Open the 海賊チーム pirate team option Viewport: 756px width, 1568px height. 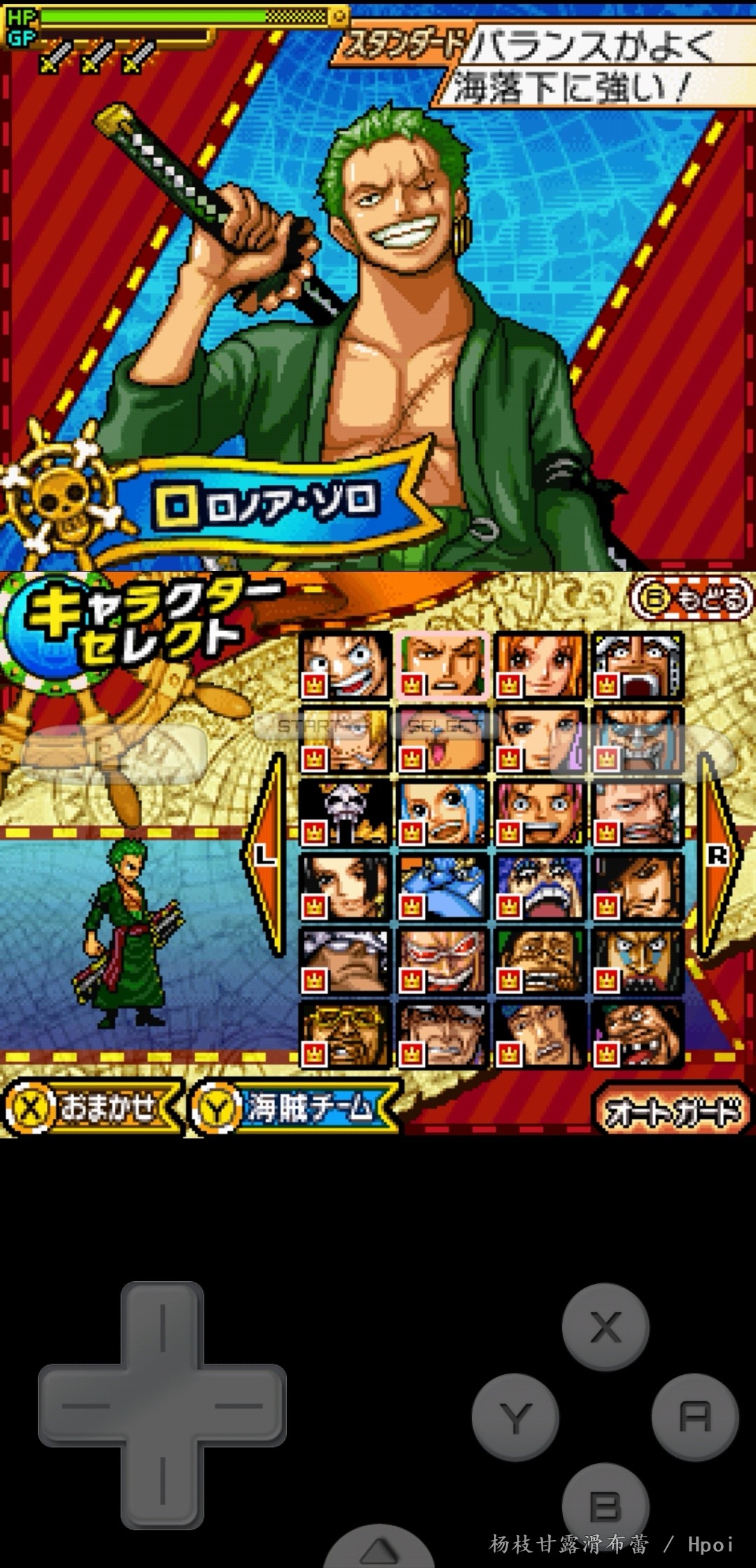pos(294,1108)
